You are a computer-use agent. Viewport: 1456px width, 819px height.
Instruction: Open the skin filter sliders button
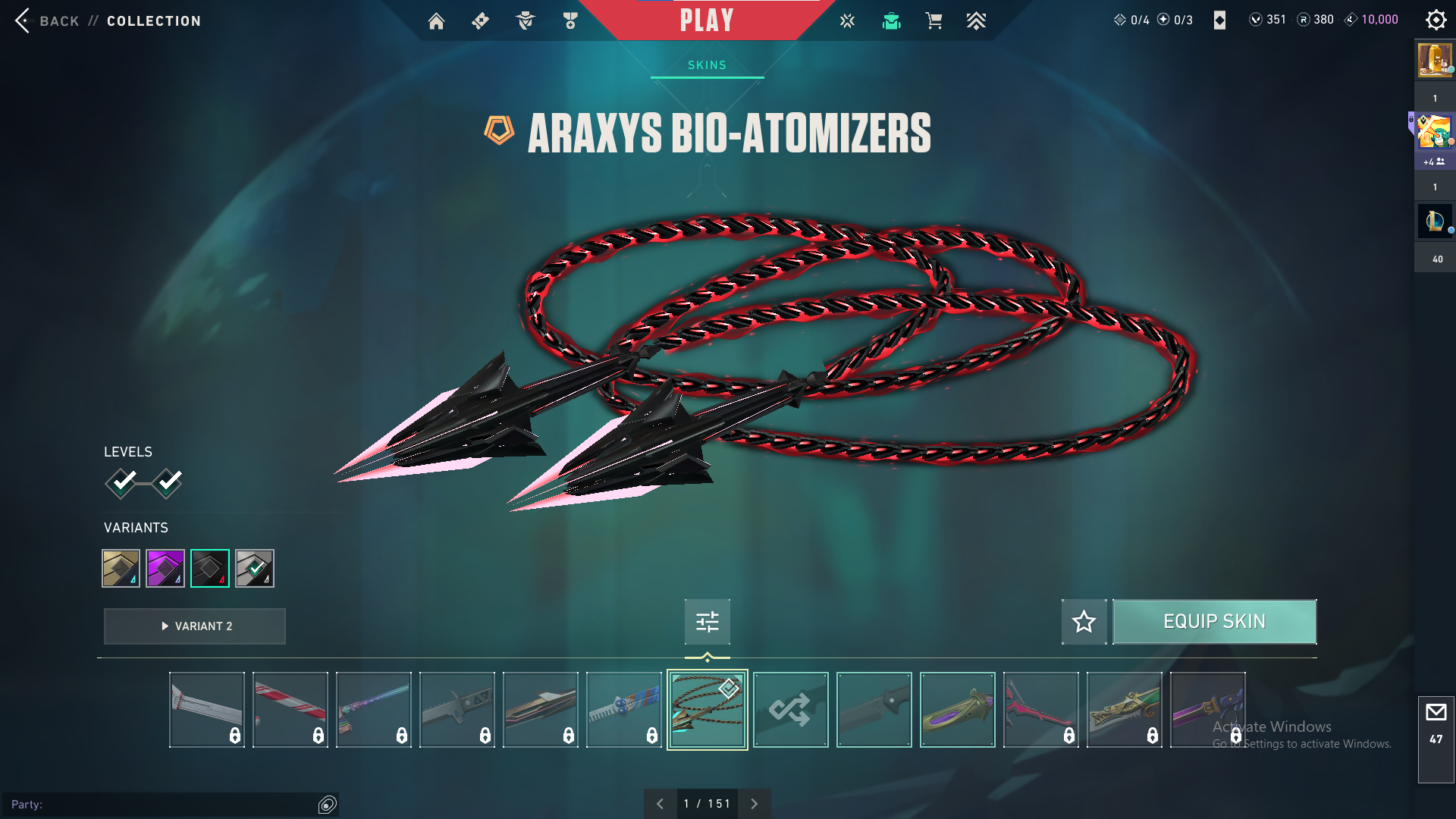click(x=707, y=622)
